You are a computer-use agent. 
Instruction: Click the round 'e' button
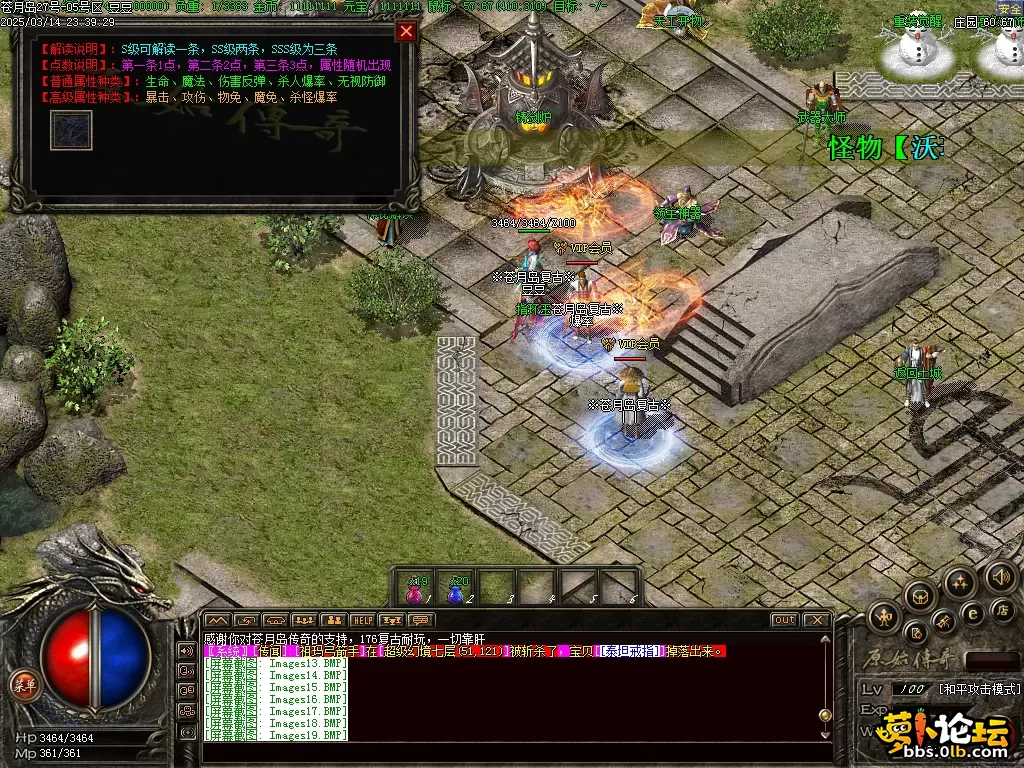[x=972, y=613]
